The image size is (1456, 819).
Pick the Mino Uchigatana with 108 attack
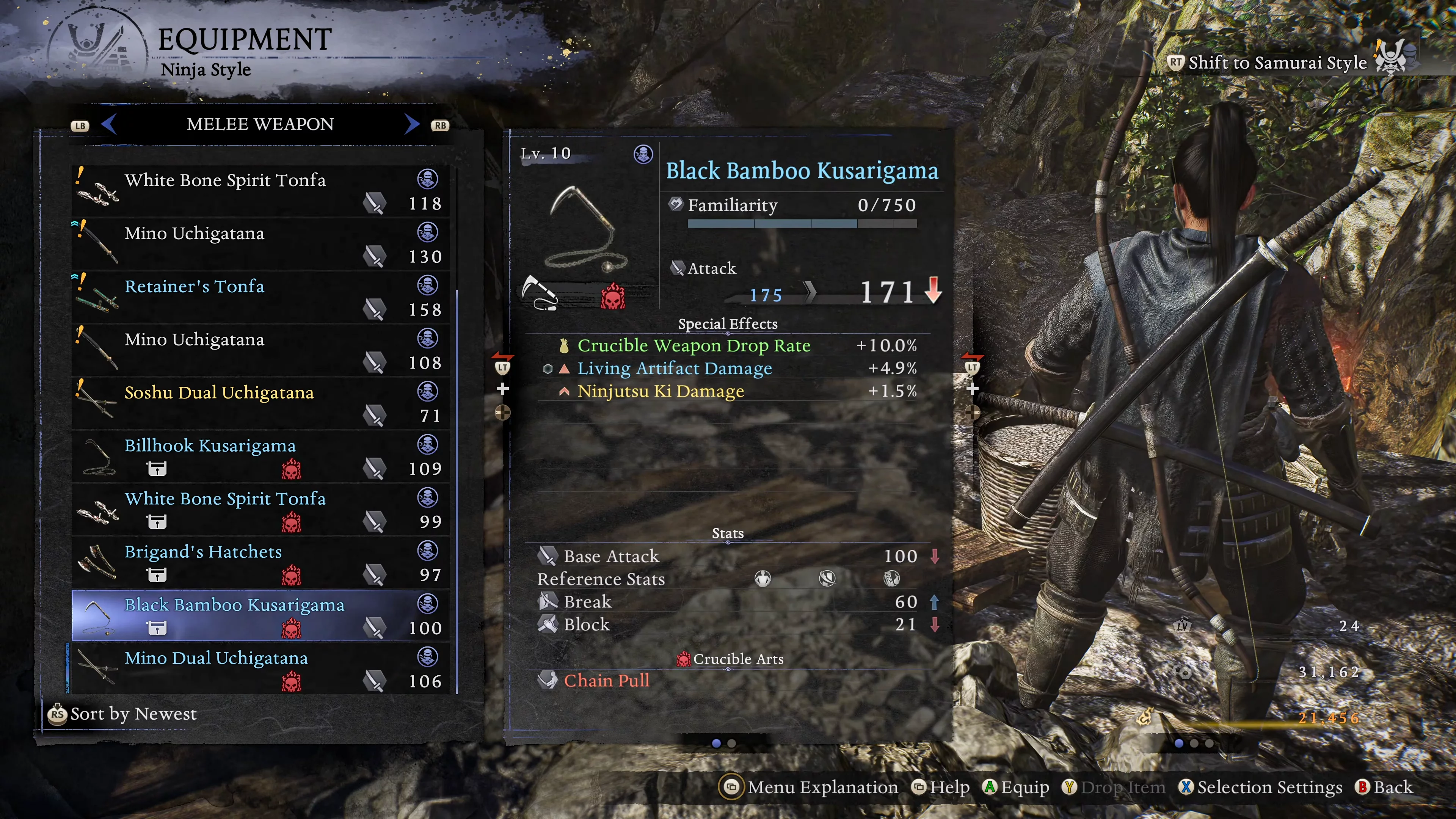tap(260, 350)
